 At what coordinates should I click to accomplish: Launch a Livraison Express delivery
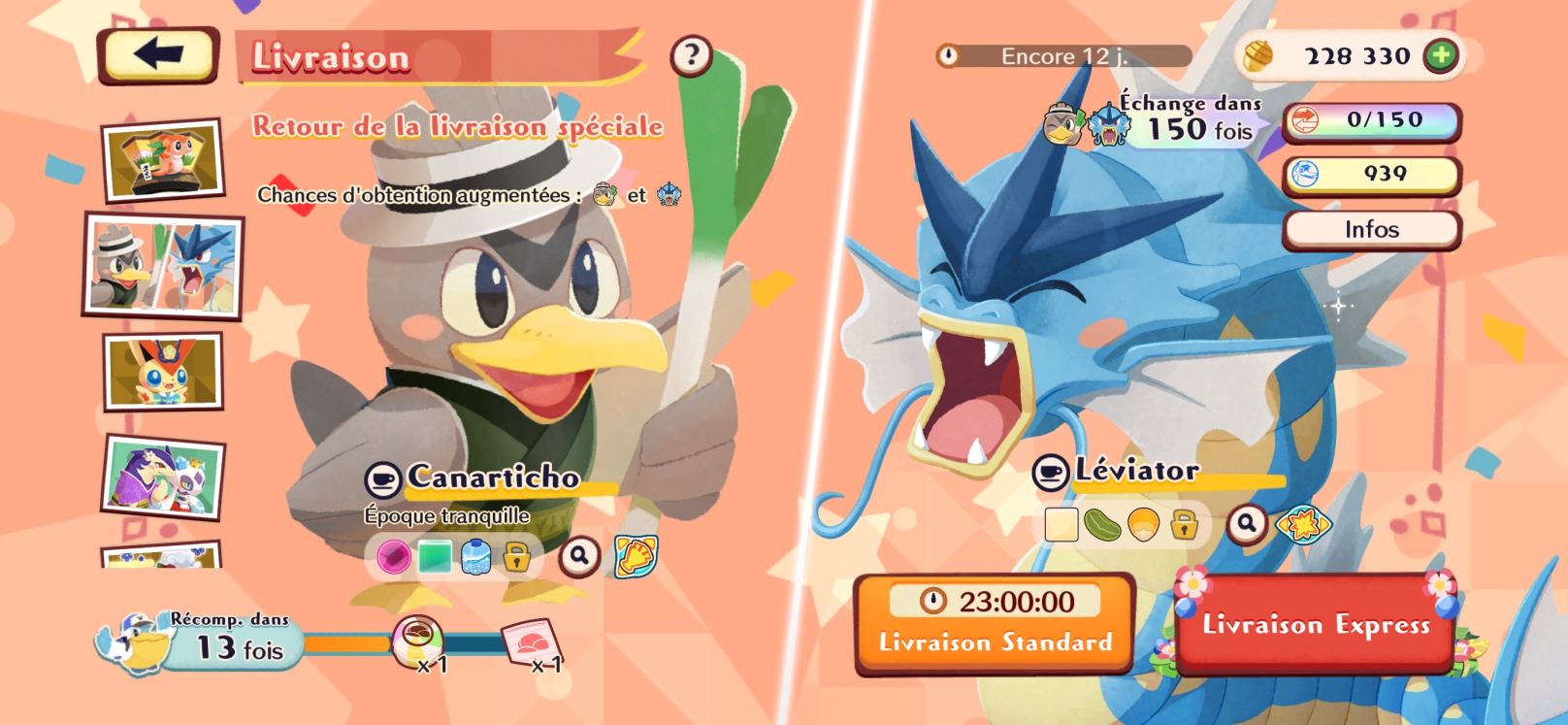tap(1316, 624)
